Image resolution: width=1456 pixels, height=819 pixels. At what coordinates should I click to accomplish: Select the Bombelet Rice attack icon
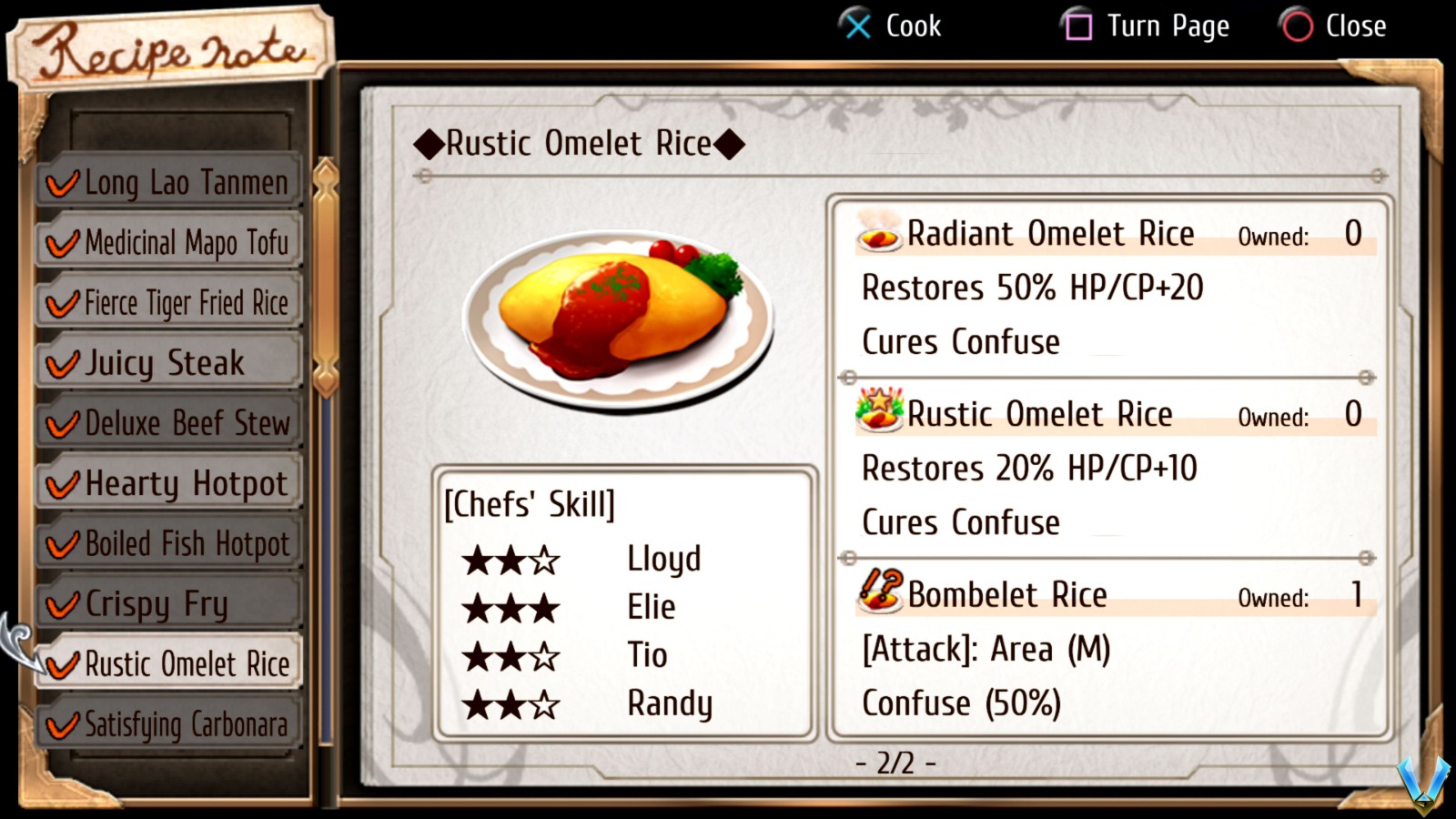(879, 595)
